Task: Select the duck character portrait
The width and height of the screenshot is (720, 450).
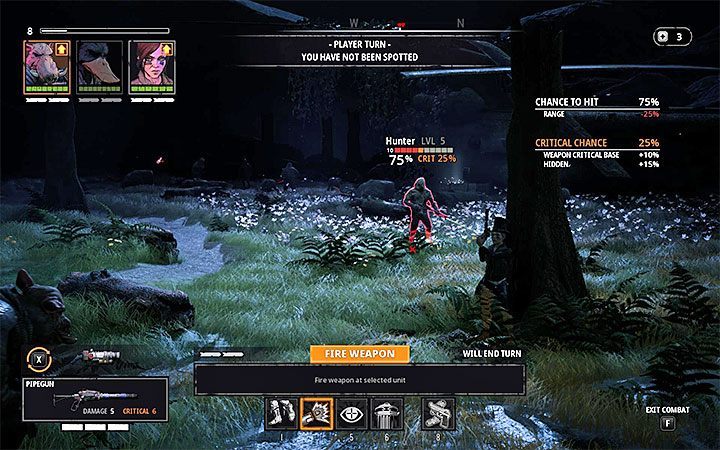Action: (x=97, y=67)
